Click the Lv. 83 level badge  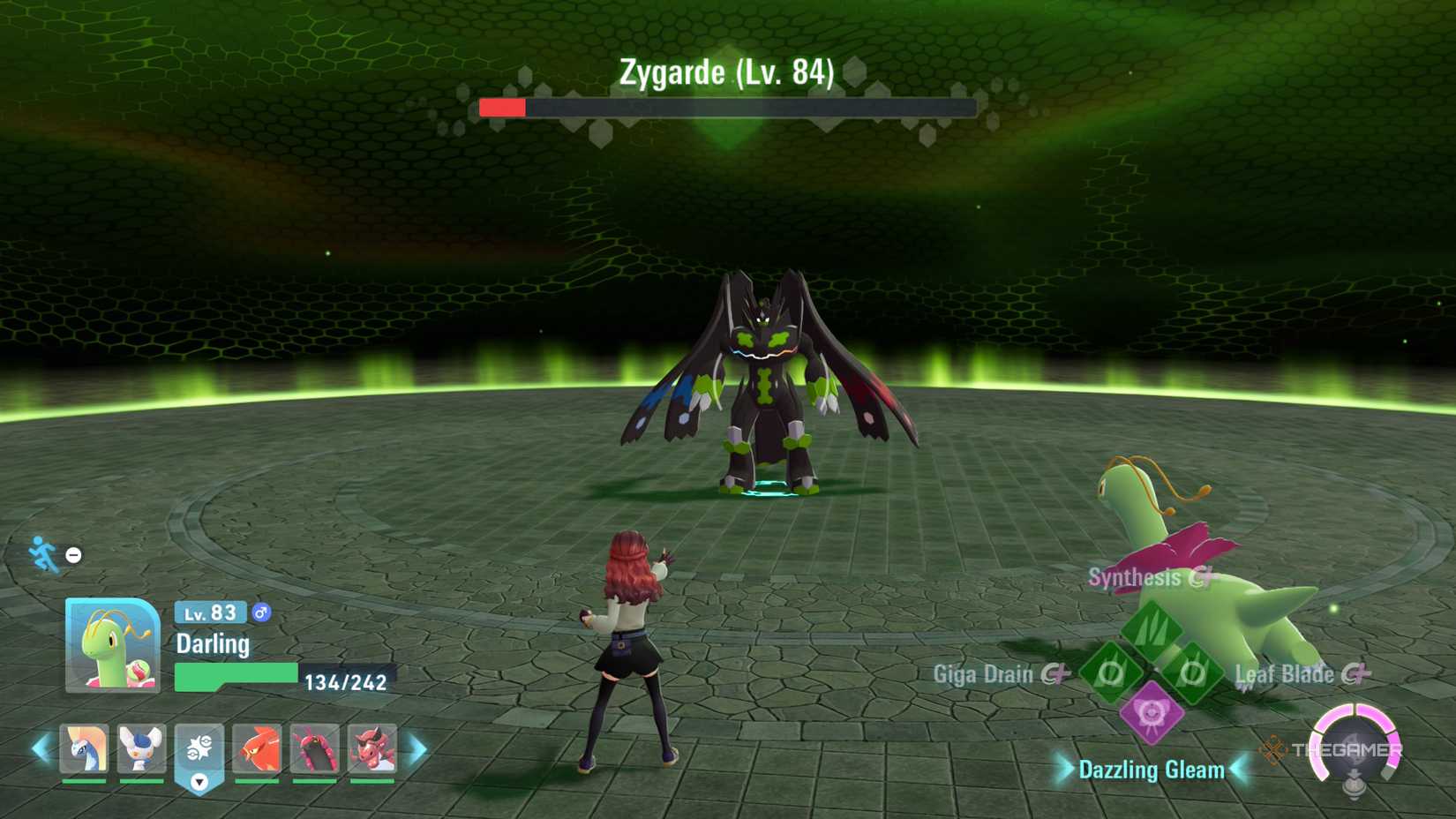coord(209,612)
